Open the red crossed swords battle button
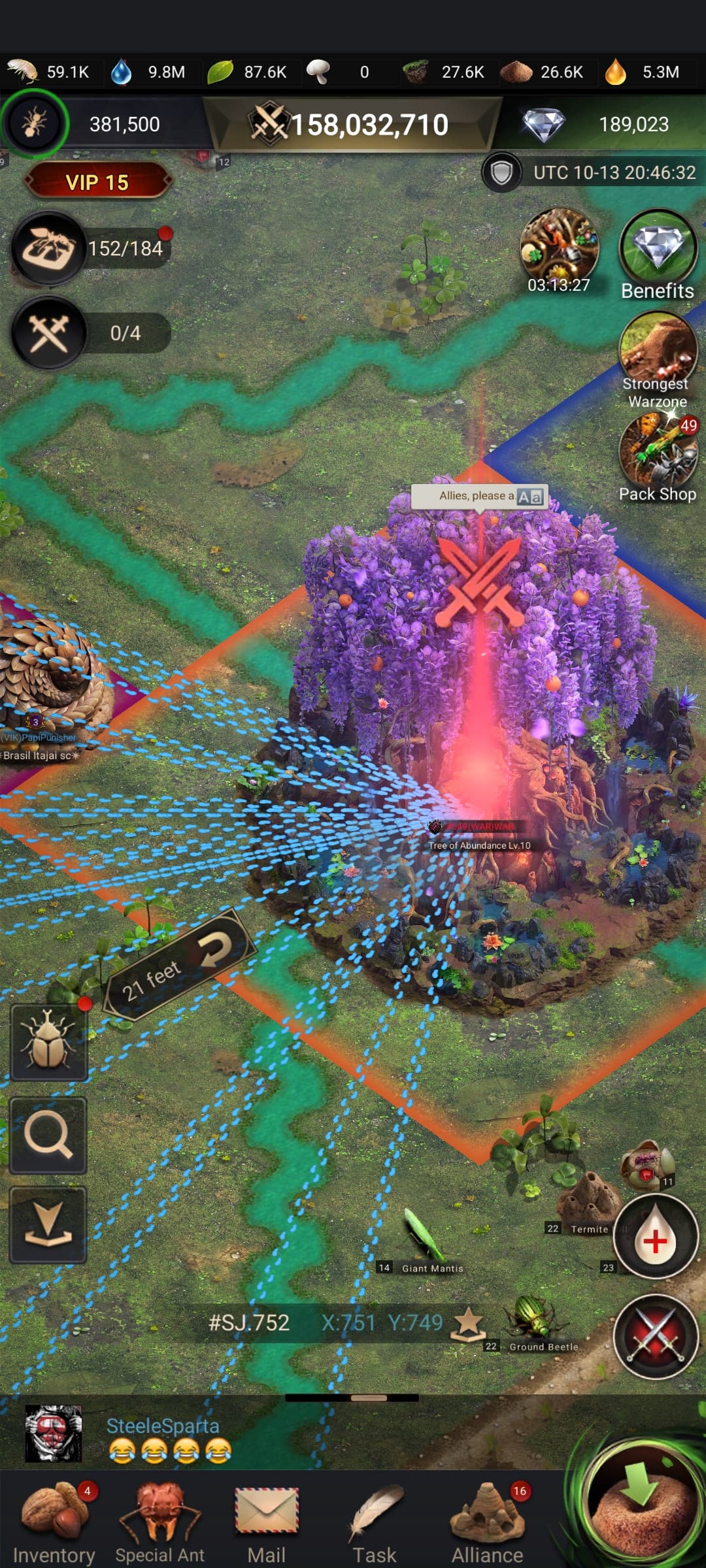The image size is (706, 1568). (655, 1336)
